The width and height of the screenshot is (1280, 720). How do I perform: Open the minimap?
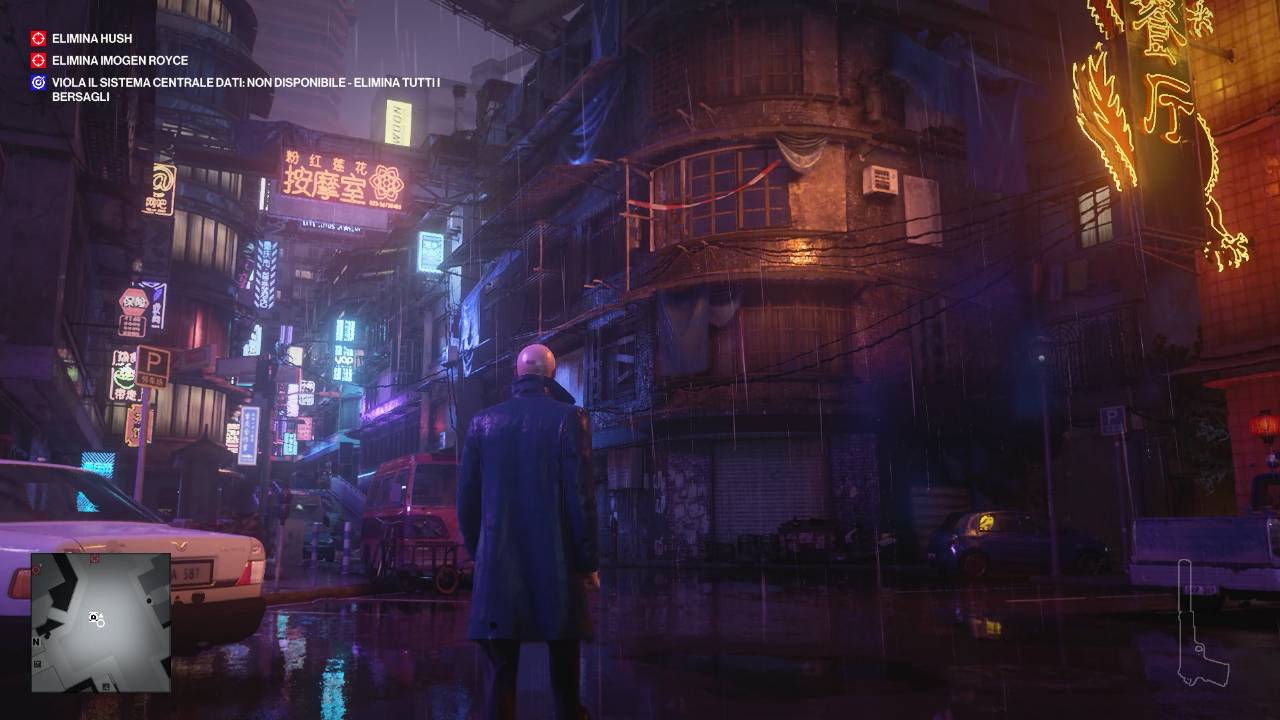tap(101, 622)
